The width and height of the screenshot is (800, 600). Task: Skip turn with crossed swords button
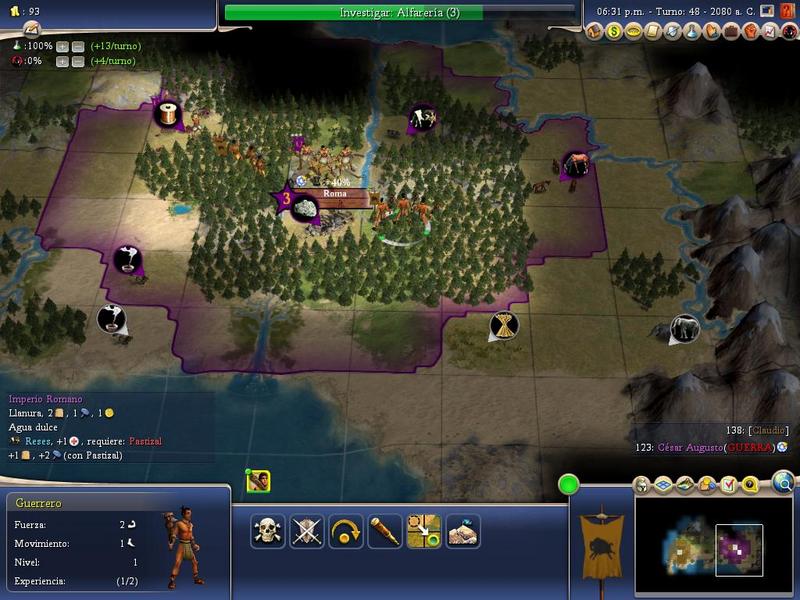coord(306,531)
